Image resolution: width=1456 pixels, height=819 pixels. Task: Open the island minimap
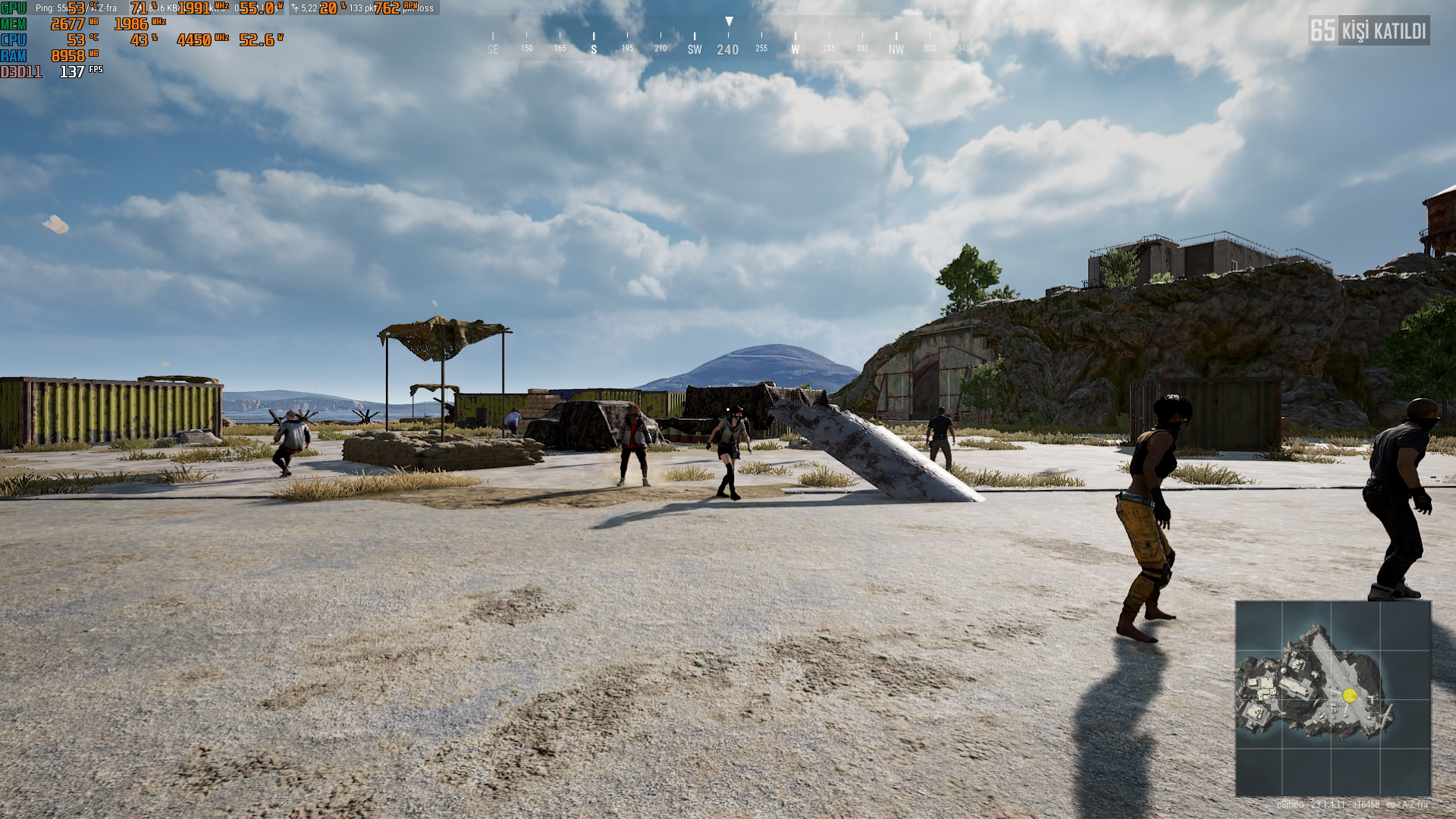tap(1332, 698)
